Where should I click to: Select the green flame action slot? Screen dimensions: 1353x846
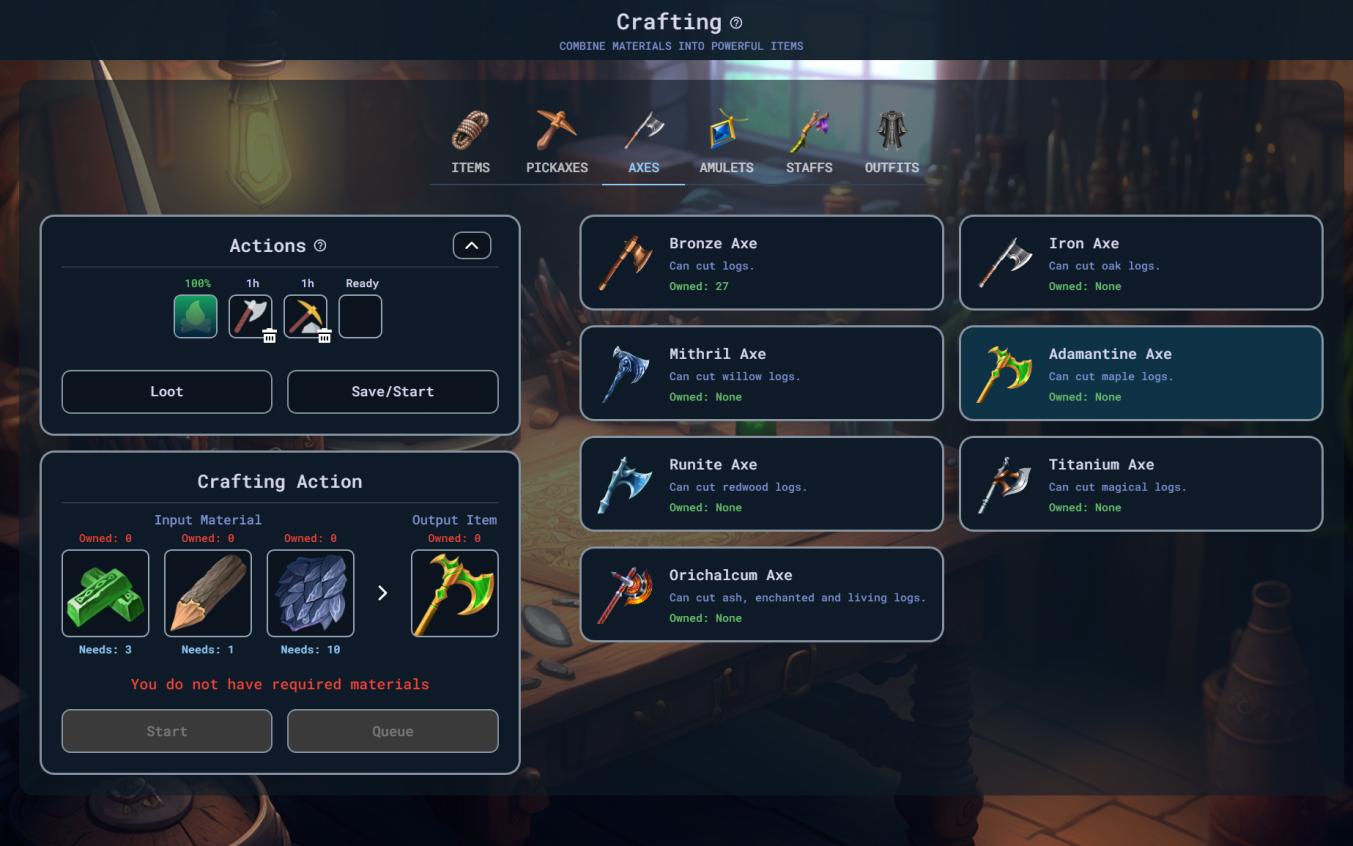[196, 316]
